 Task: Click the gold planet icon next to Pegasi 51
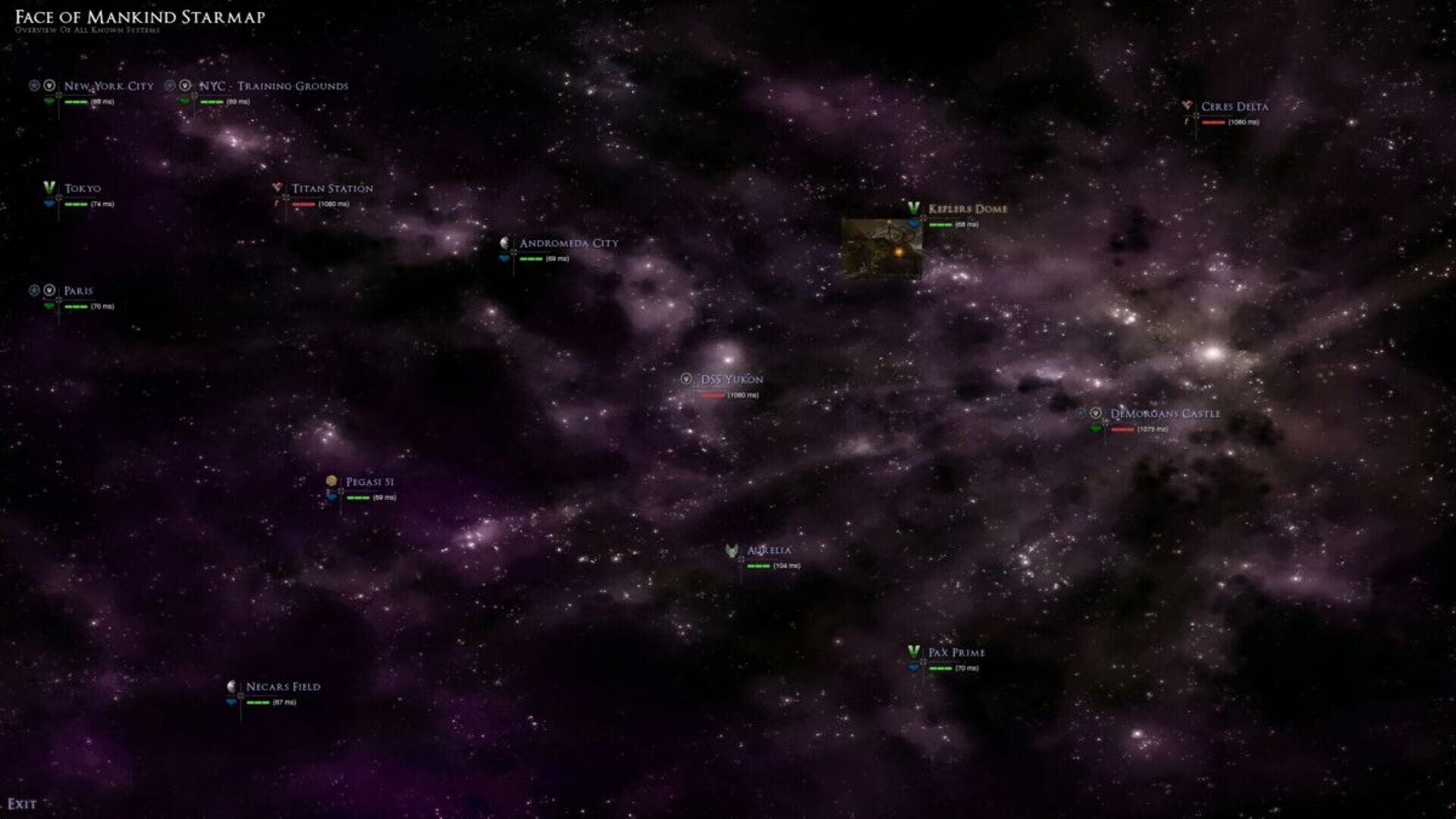coord(331,479)
